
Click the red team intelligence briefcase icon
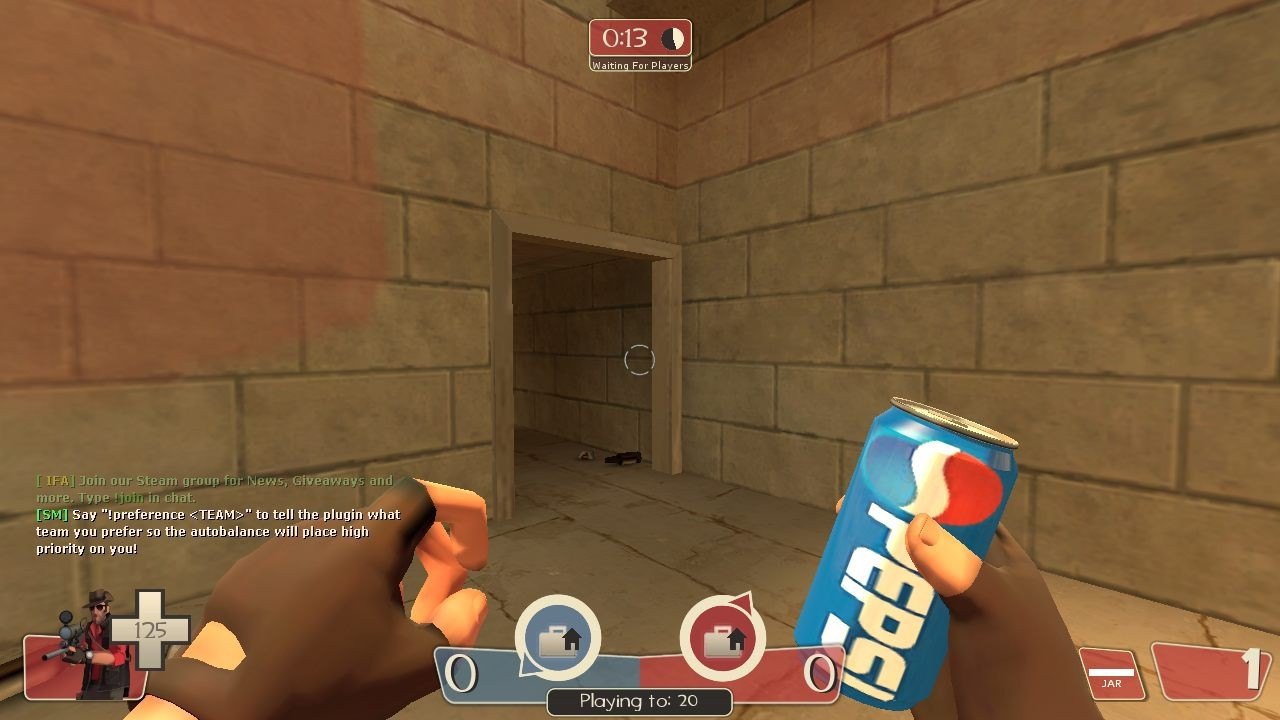click(722, 639)
